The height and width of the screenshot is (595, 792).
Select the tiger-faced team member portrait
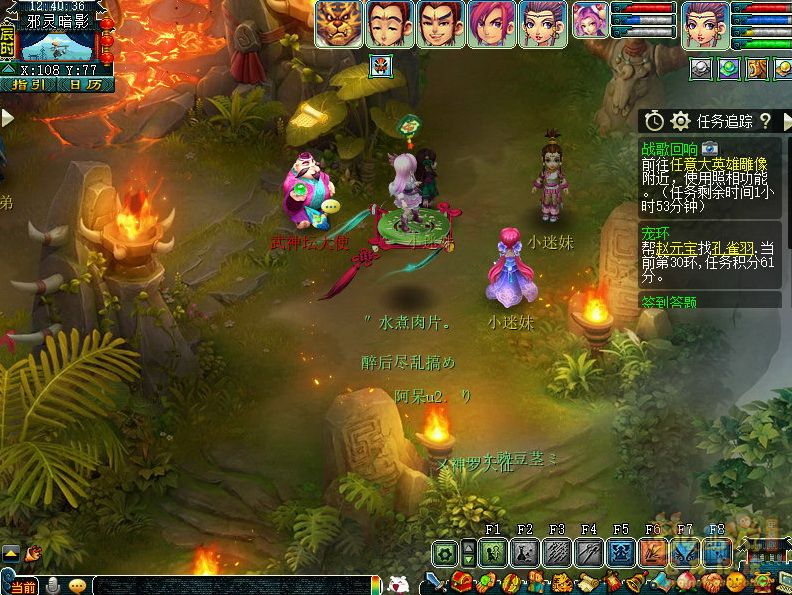[339, 24]
